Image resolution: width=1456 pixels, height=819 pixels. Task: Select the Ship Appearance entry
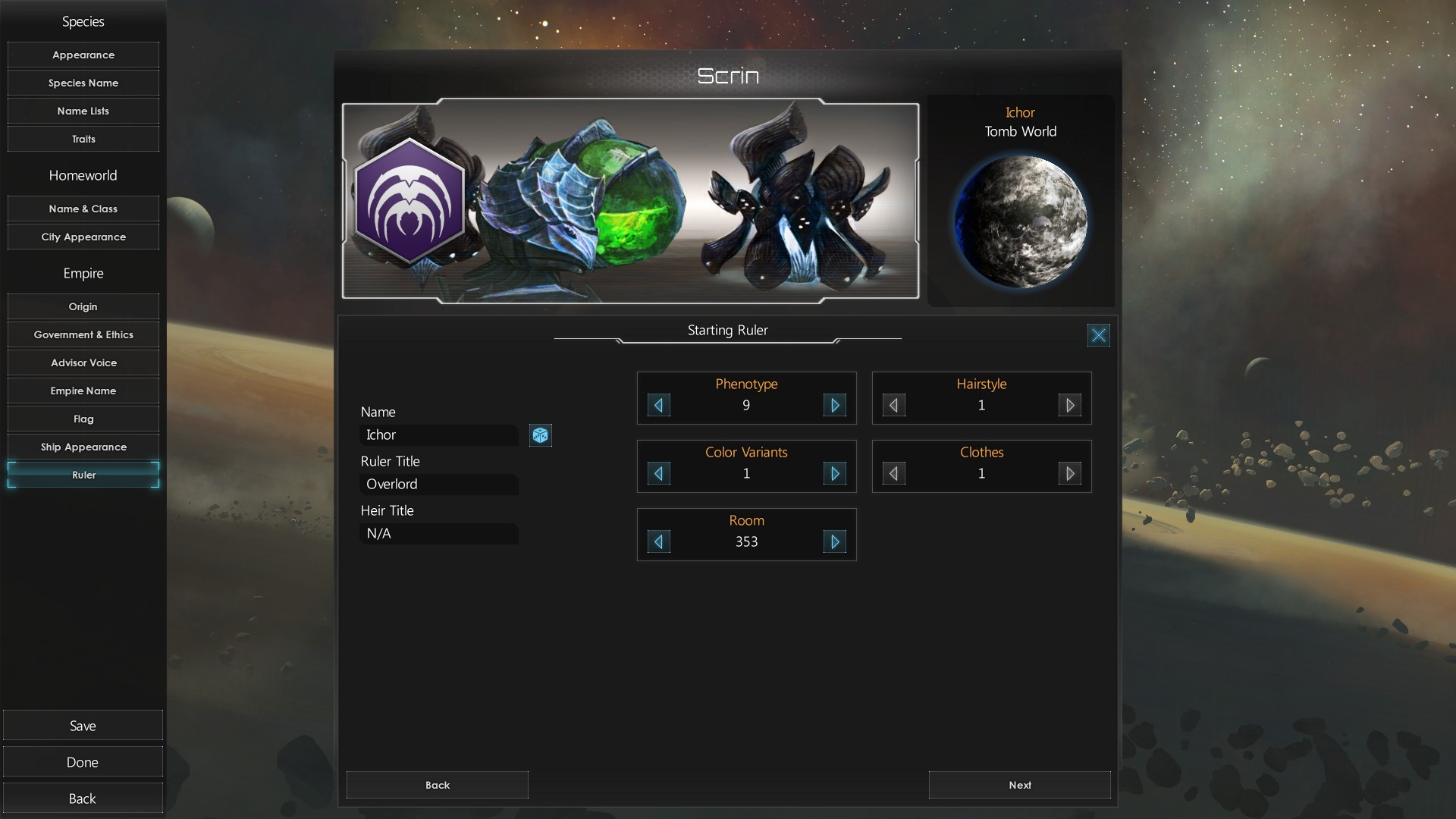[83, 447]
